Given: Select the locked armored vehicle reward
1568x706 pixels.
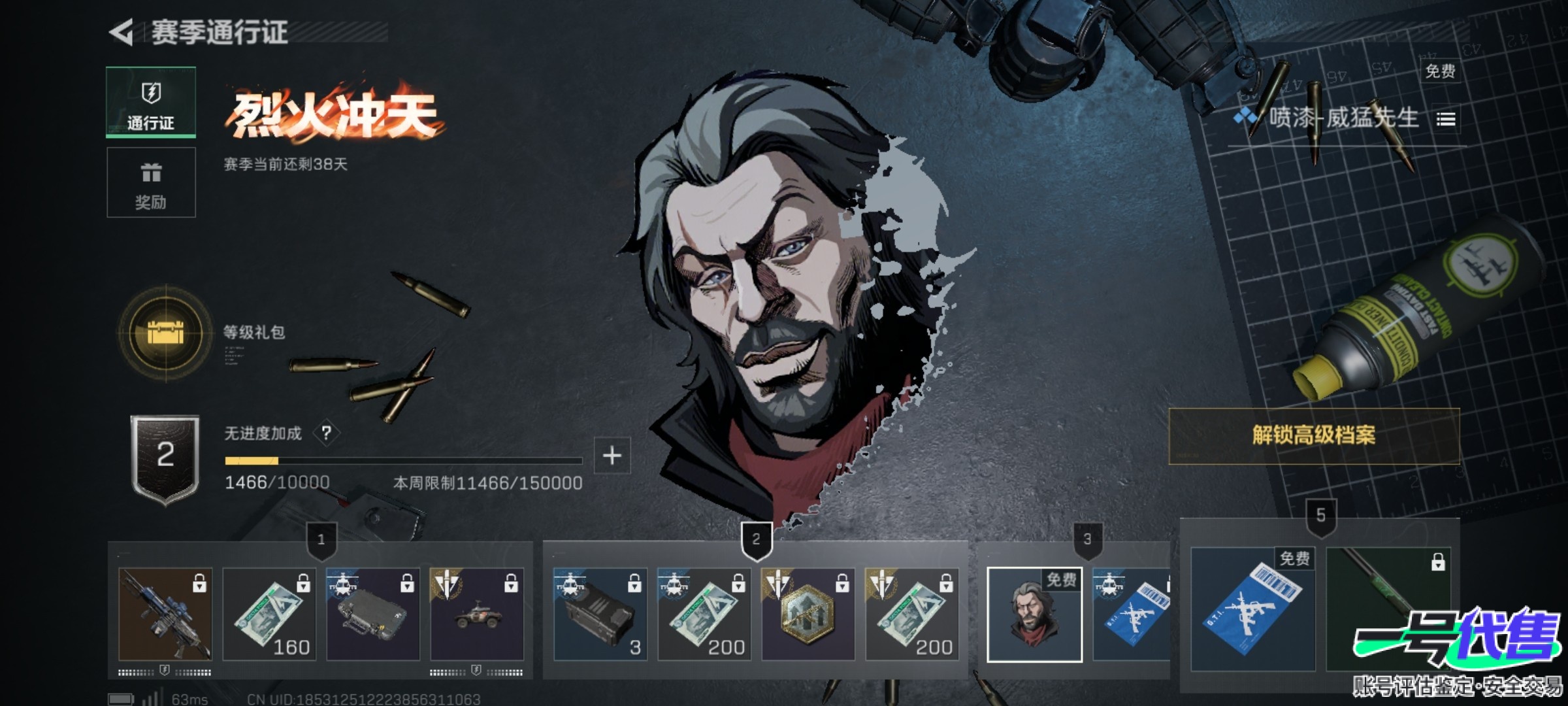Looking at the screenshot, I should coord(477,614).
